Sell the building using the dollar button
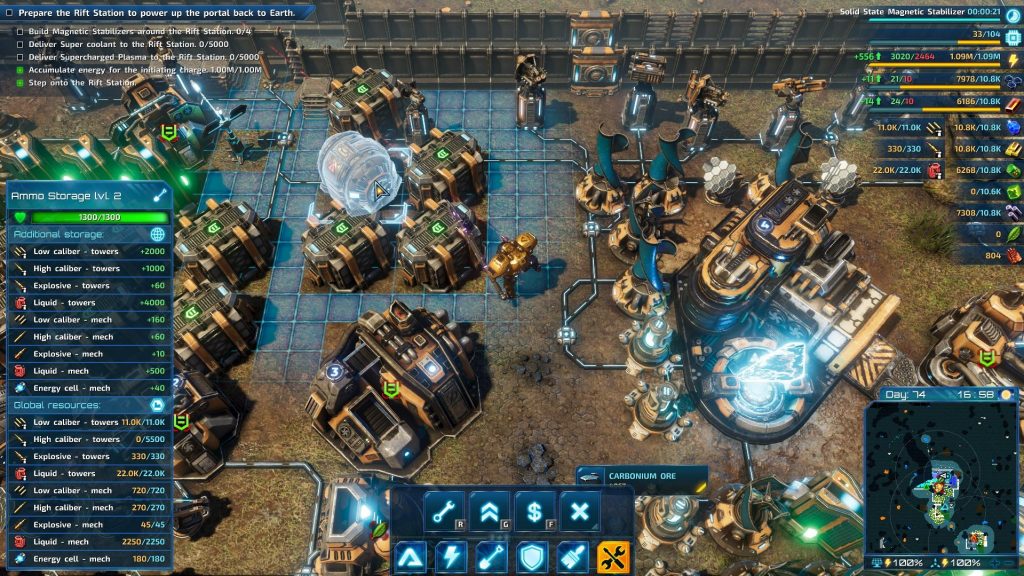This screenshot has height=576, width=1024. point(535,512)
